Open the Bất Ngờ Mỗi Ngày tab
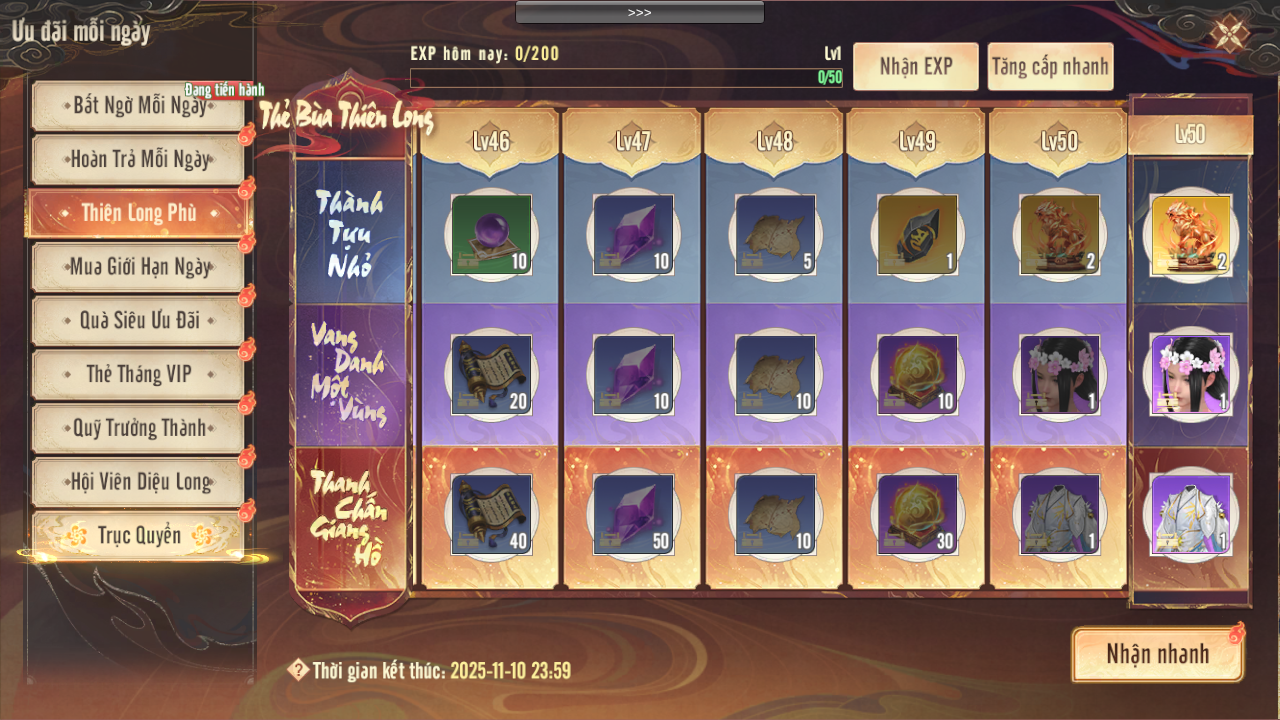1280x720 pixels. point(138,105)
